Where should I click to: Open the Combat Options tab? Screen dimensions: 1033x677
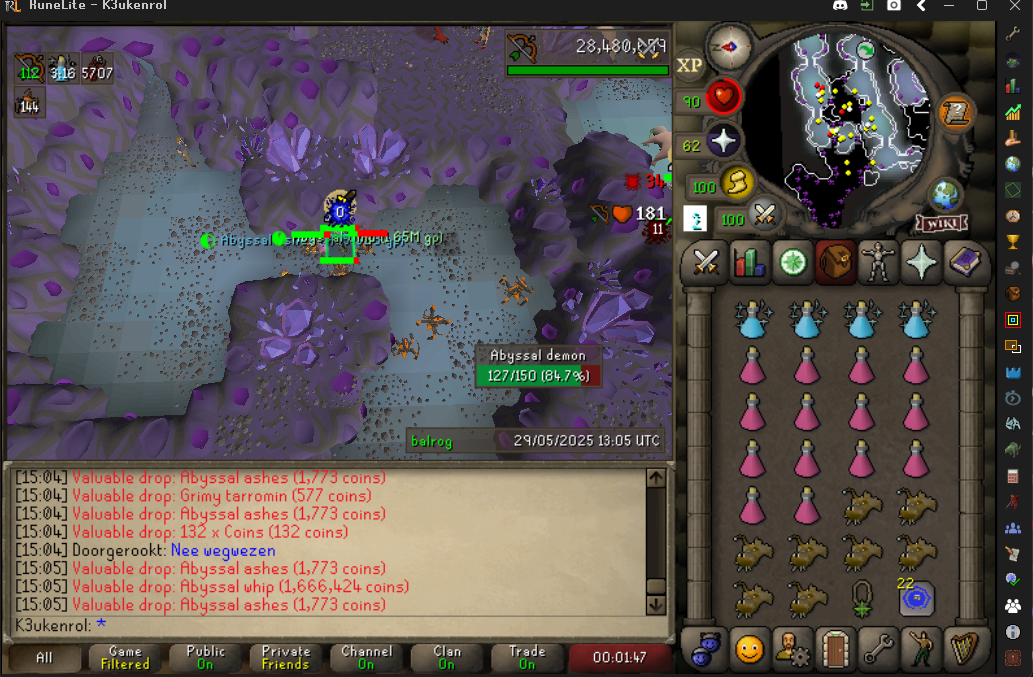pos(706,262)
